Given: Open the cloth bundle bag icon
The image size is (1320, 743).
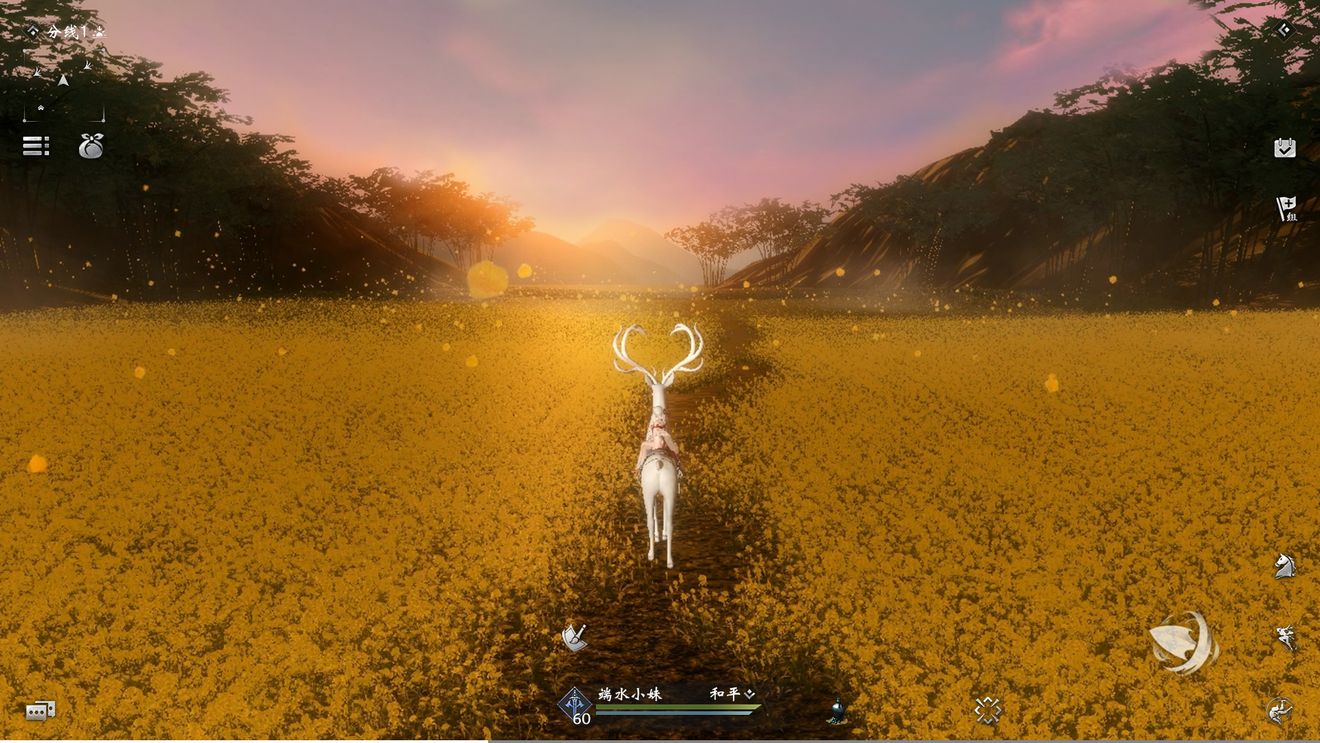Looking at the screenshot, I should [91, 147].
